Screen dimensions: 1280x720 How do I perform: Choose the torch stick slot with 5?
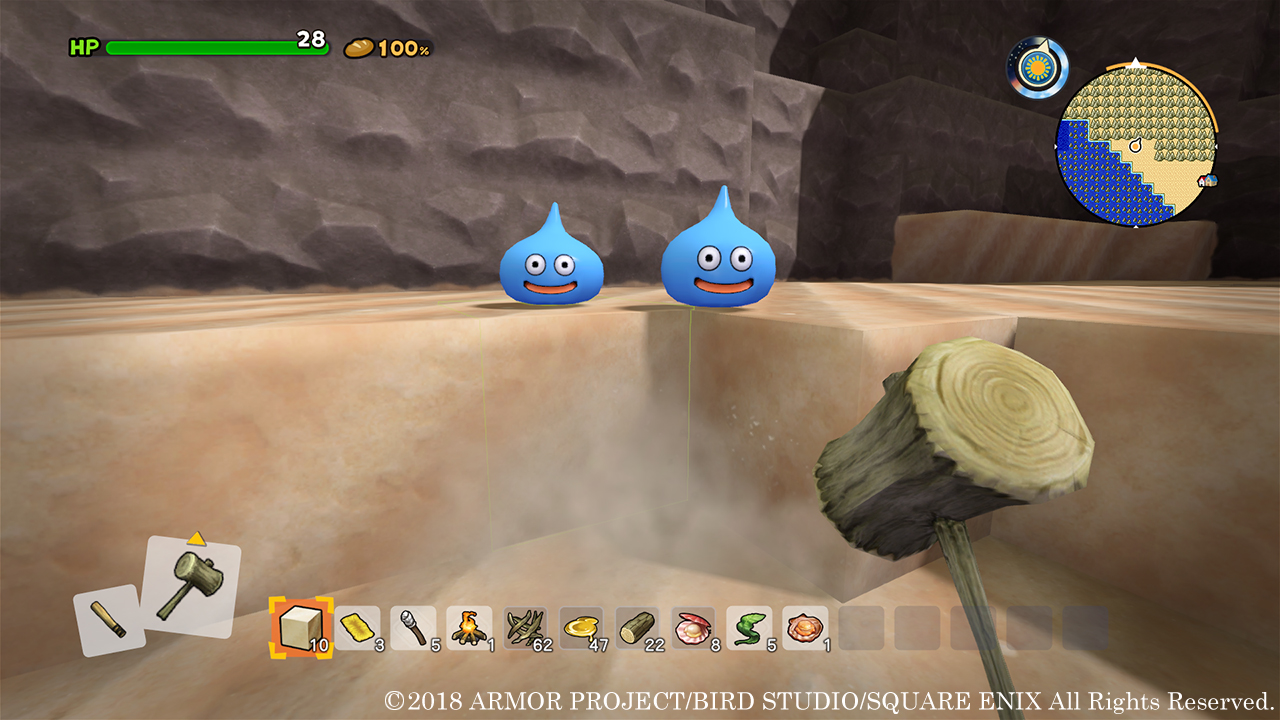pyautogui.click(x=413, y=628)
